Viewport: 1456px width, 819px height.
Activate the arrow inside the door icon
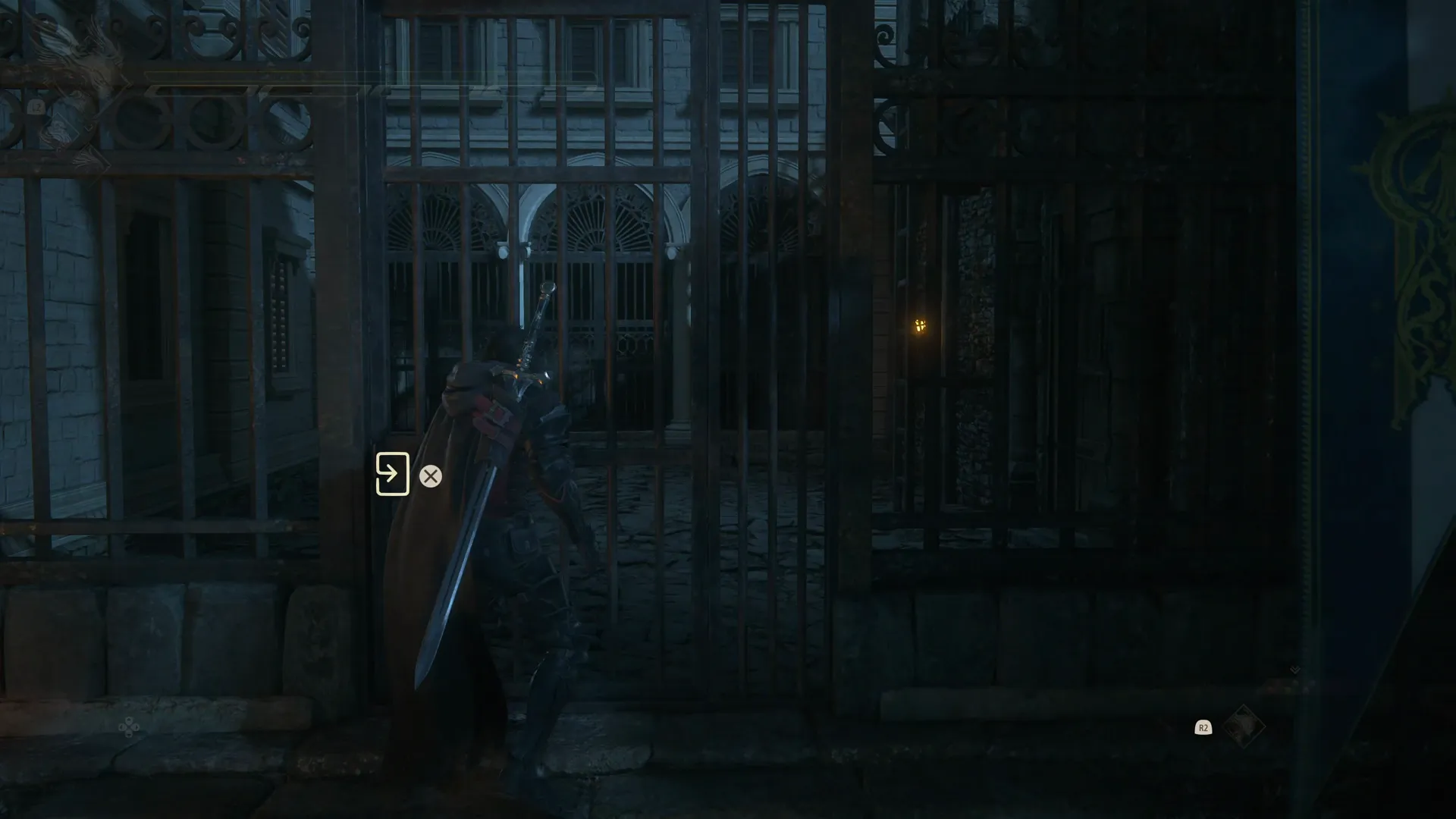(x=393, y=474)
